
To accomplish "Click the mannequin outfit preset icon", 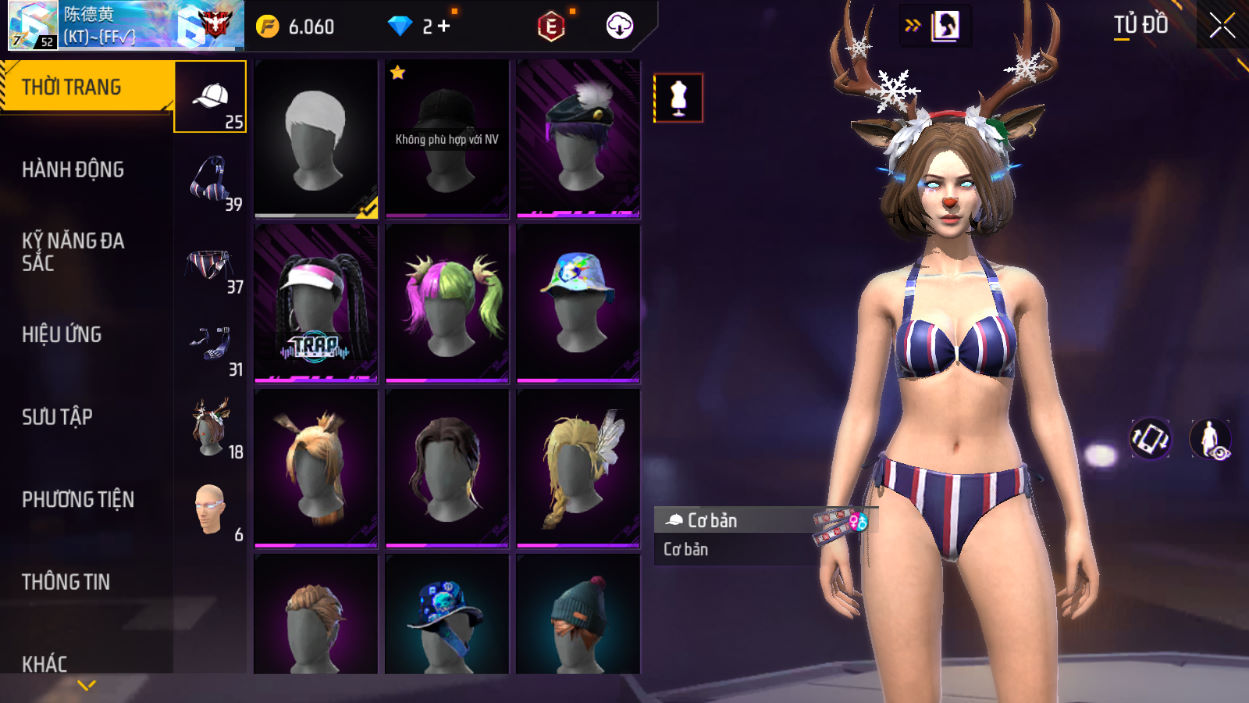I will point(679,98).
